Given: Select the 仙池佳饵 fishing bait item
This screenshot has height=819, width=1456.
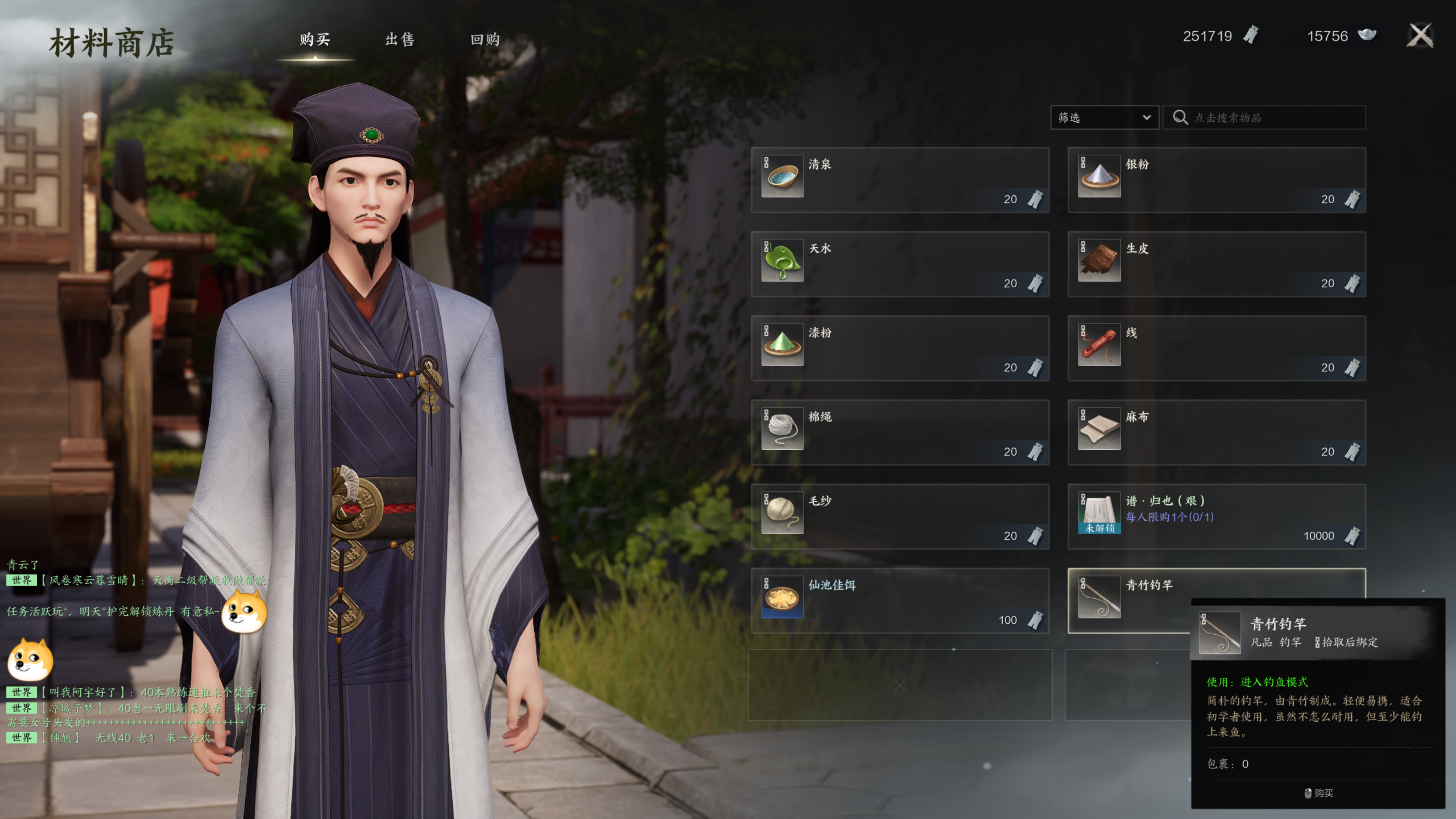Looking at the screenshot, I should 899,601.
